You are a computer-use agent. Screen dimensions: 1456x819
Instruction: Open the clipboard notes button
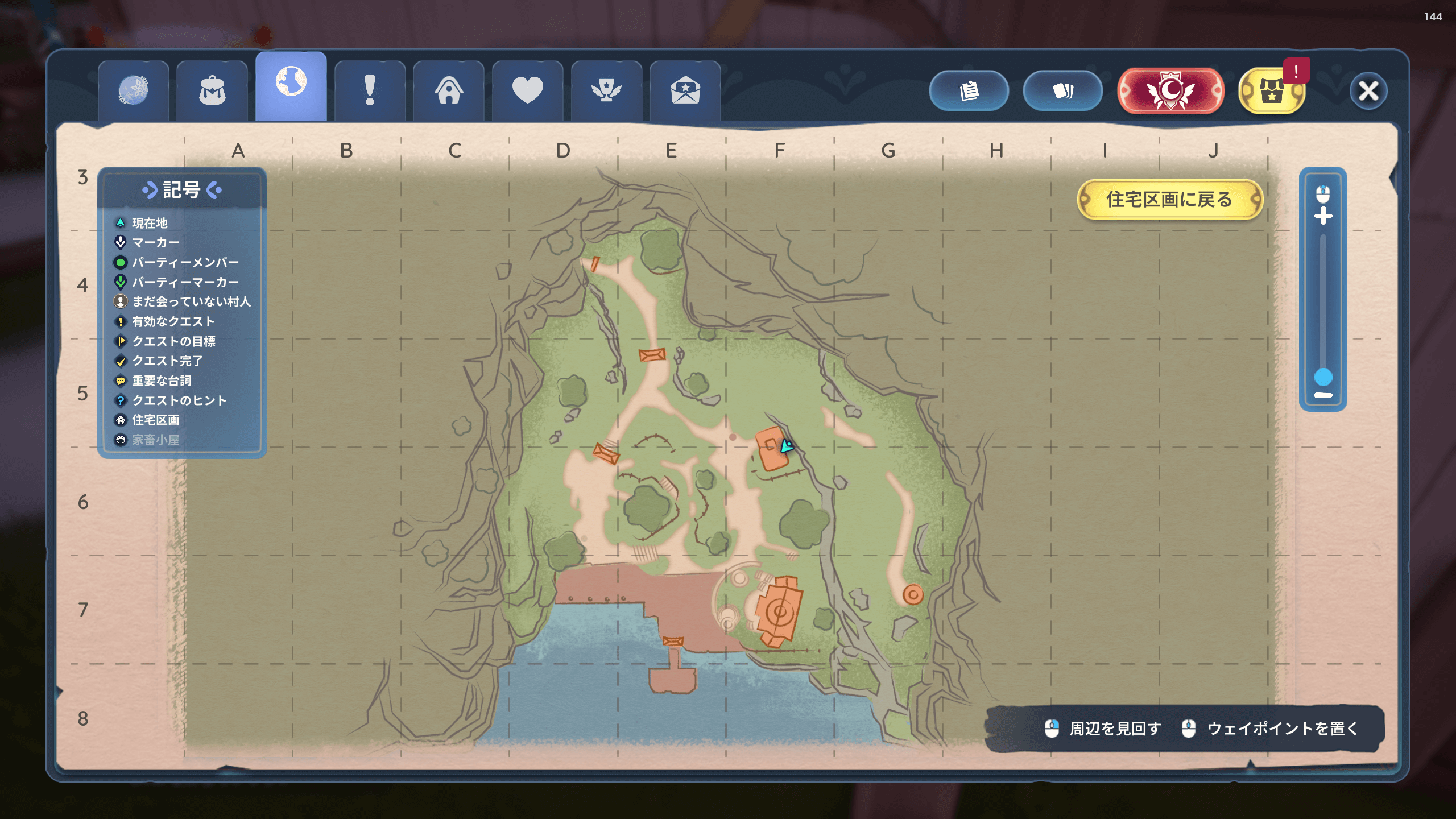(x=969, y=90)
